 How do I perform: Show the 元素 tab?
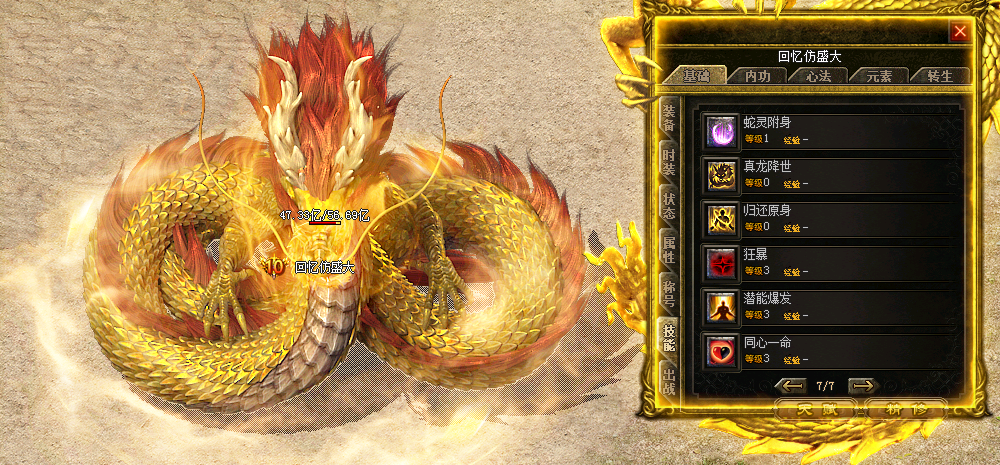[x=879, y=76]
